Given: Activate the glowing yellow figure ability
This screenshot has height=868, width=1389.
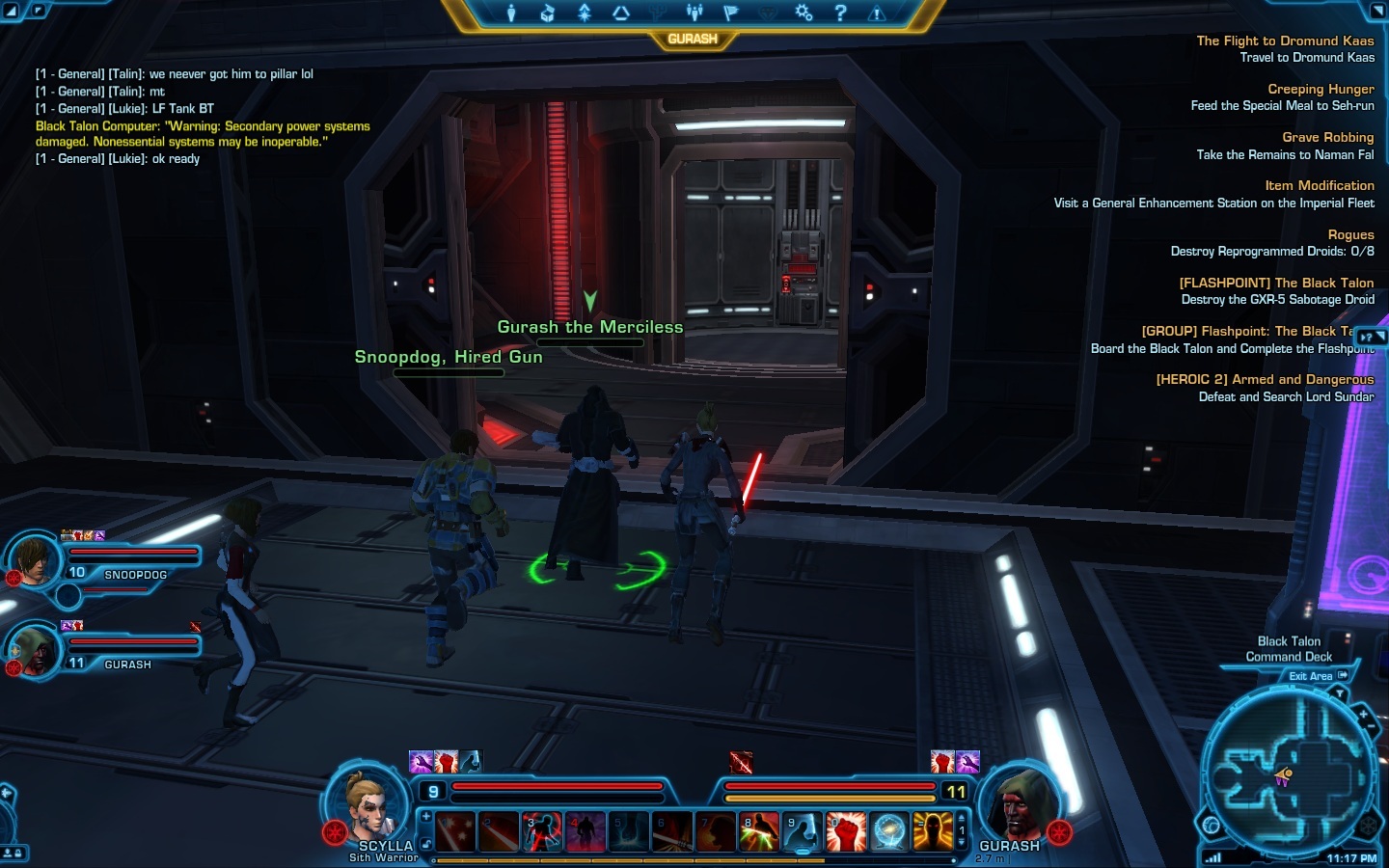Looking at the screenshot, I should coord(933,831).
